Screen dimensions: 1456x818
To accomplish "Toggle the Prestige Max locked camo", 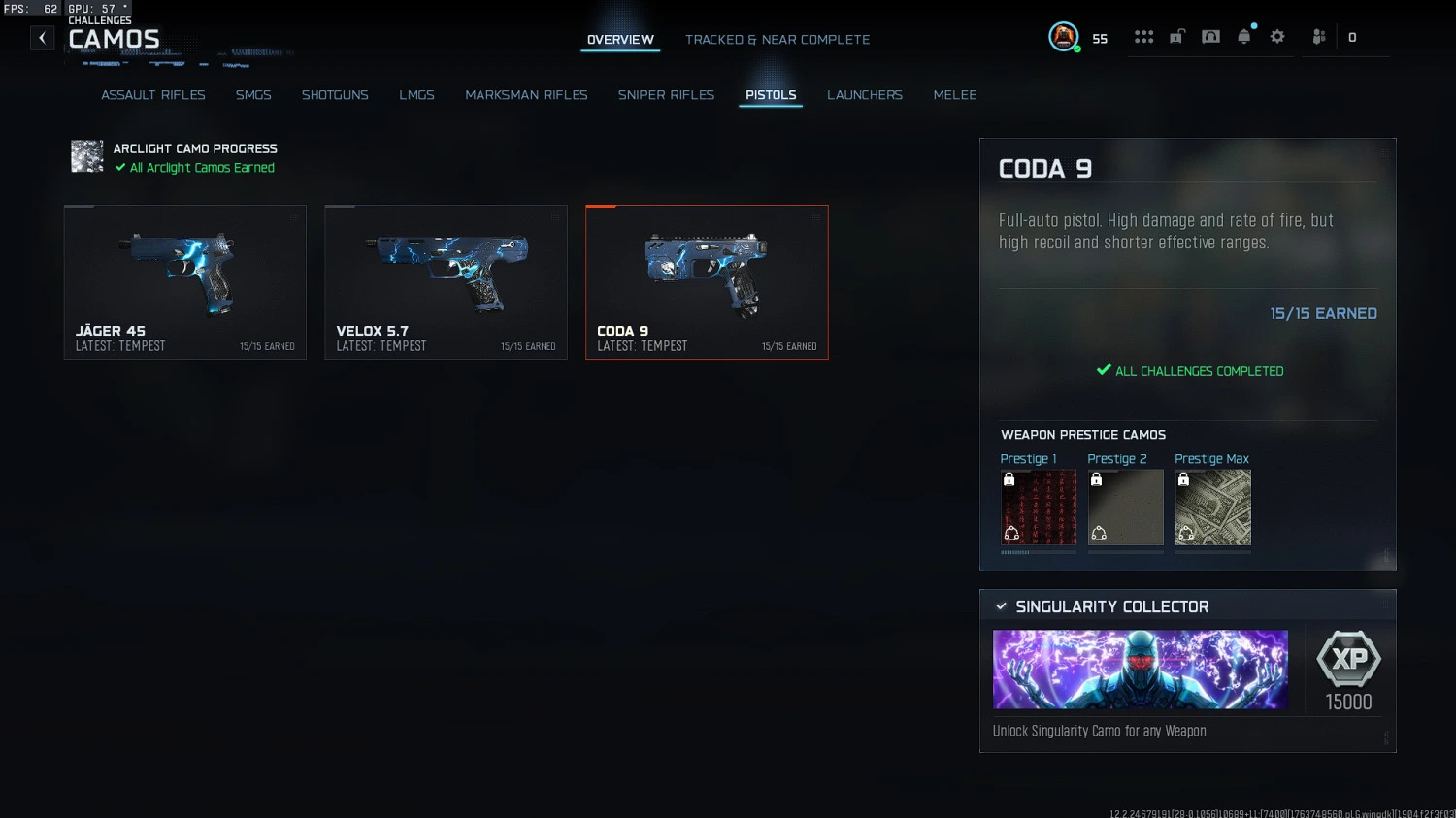I will click(1212, 507).
